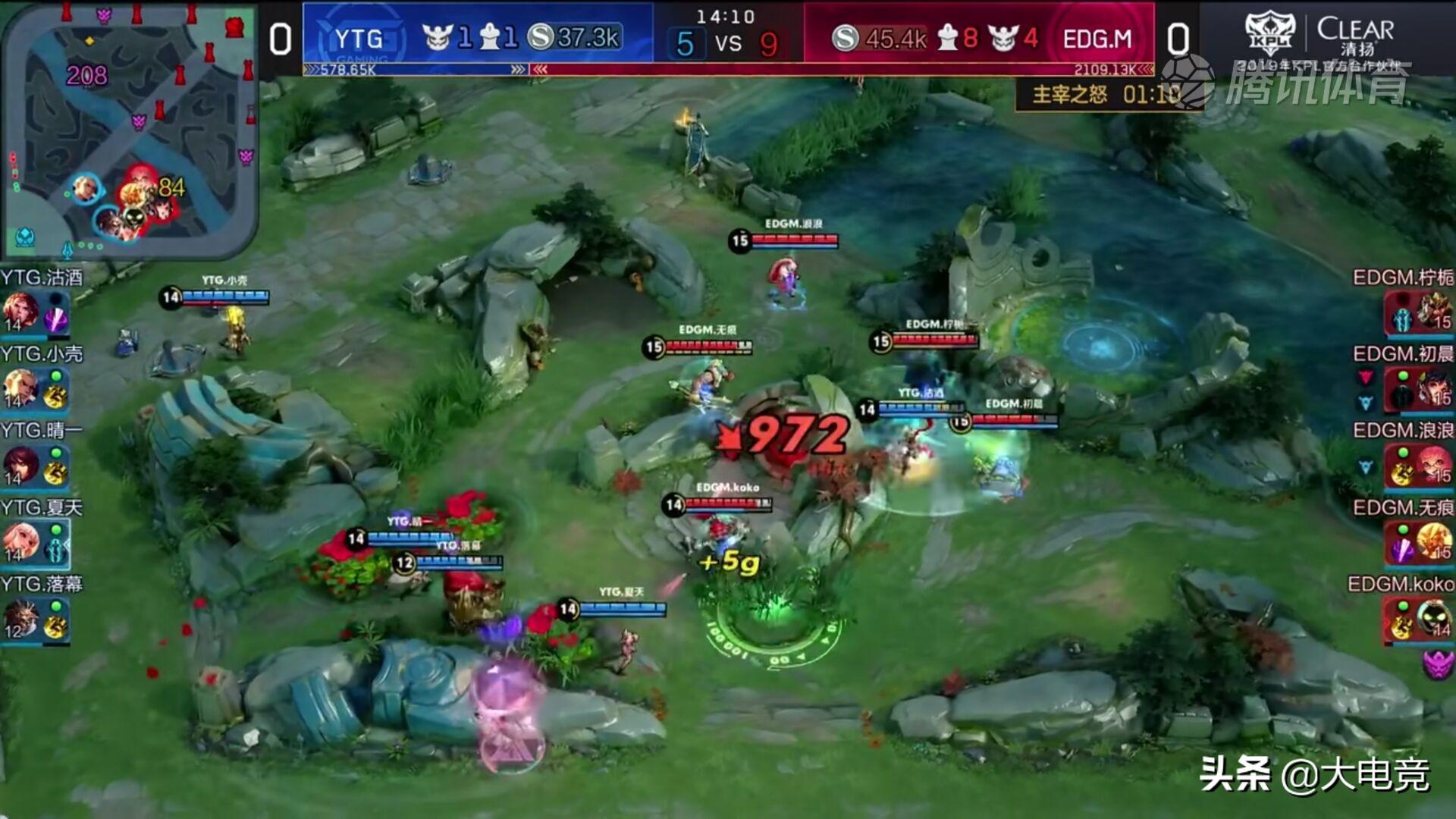The width and height of the screenshot is (1456, 819).
Task: Pick YTG.落幕 player portrait
Action: [x=21, y=618]
